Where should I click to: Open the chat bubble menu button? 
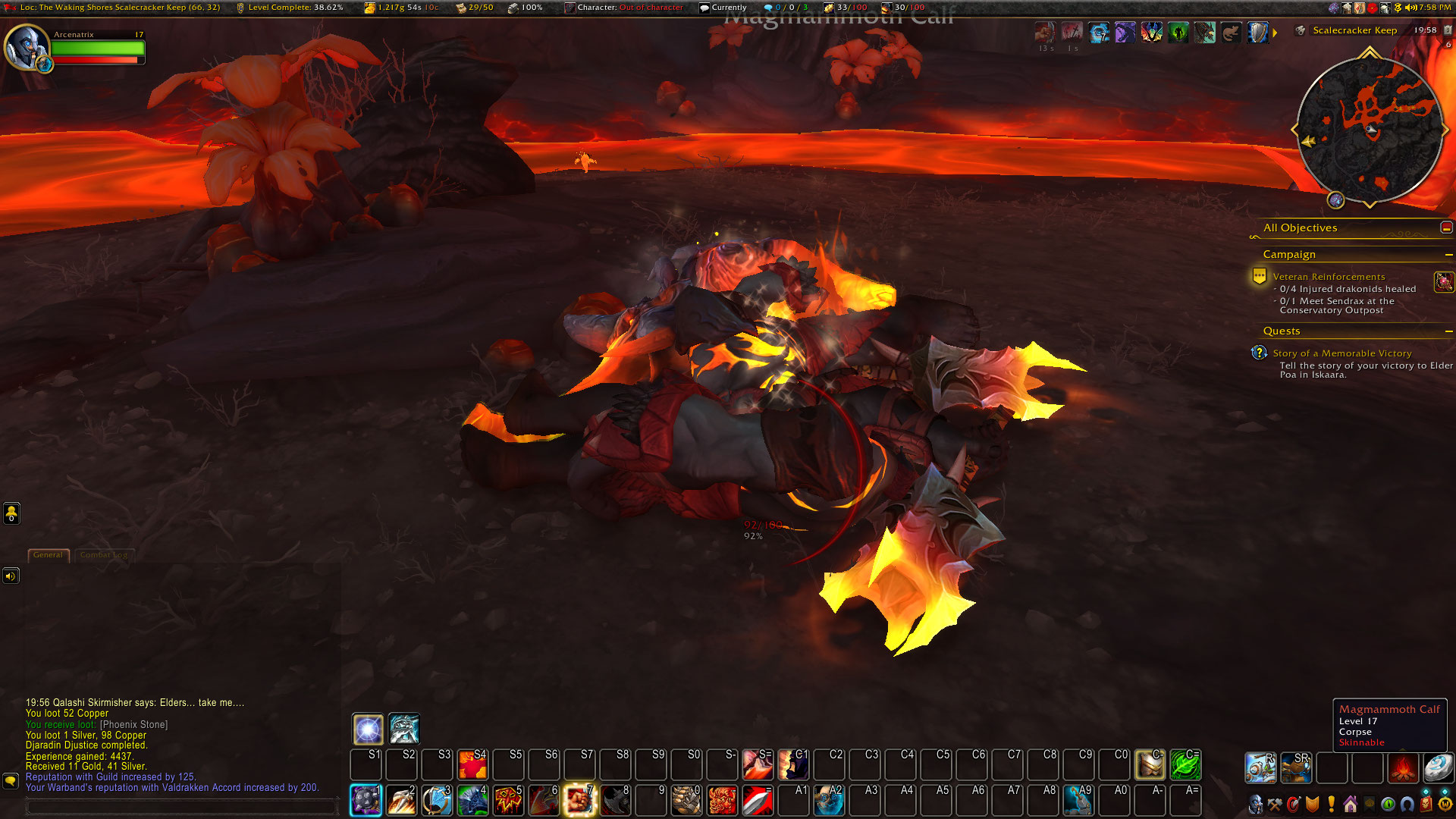tap(11, 780)
